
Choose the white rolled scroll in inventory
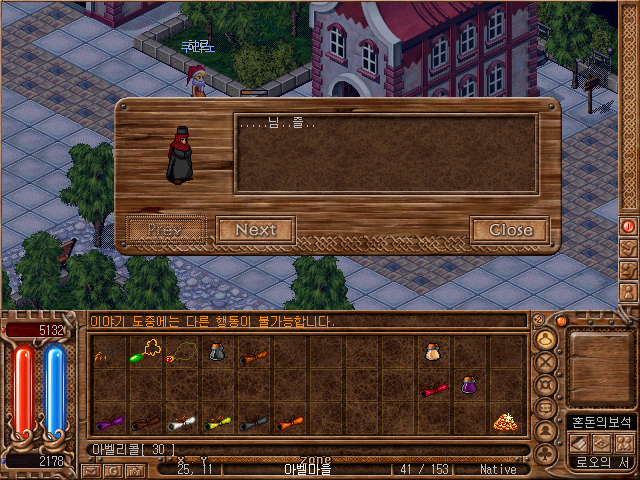coord(182,422)
